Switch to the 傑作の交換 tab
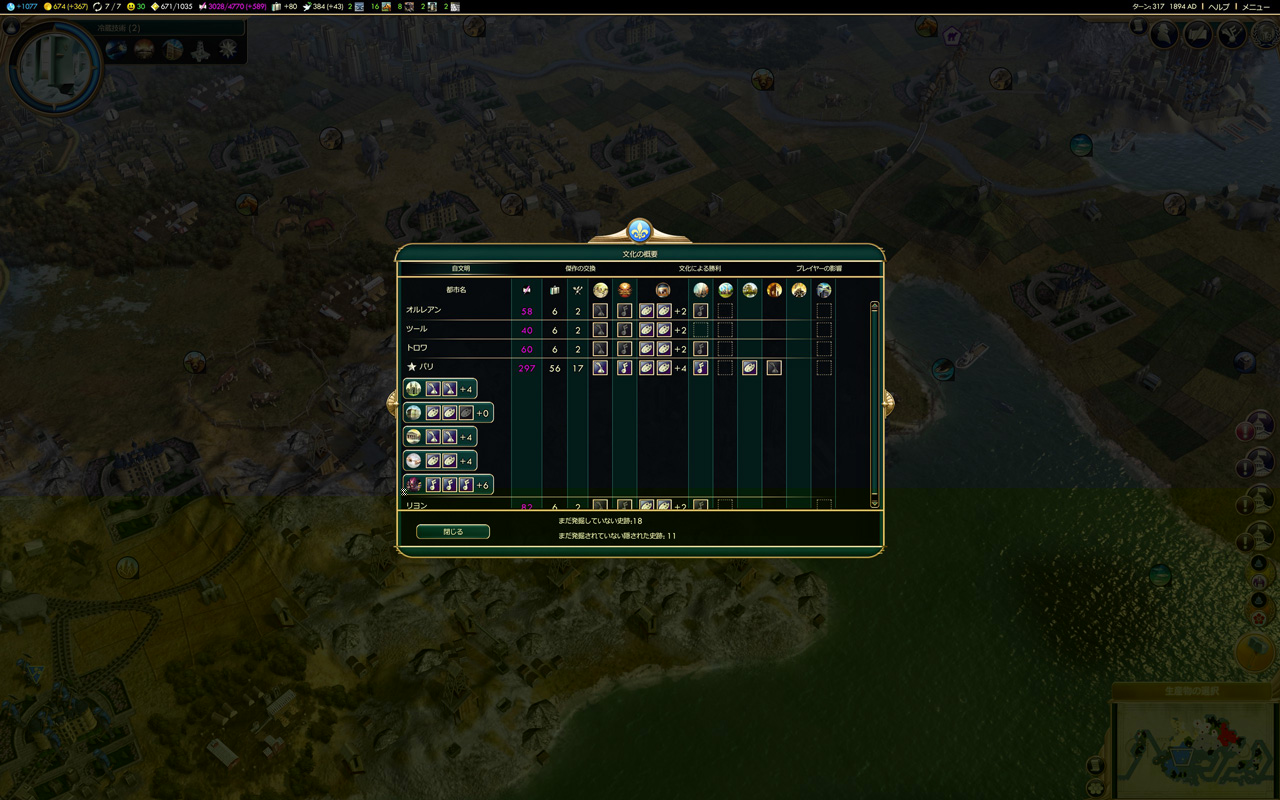The image size is (1280, 800). [x=580, y=269]
